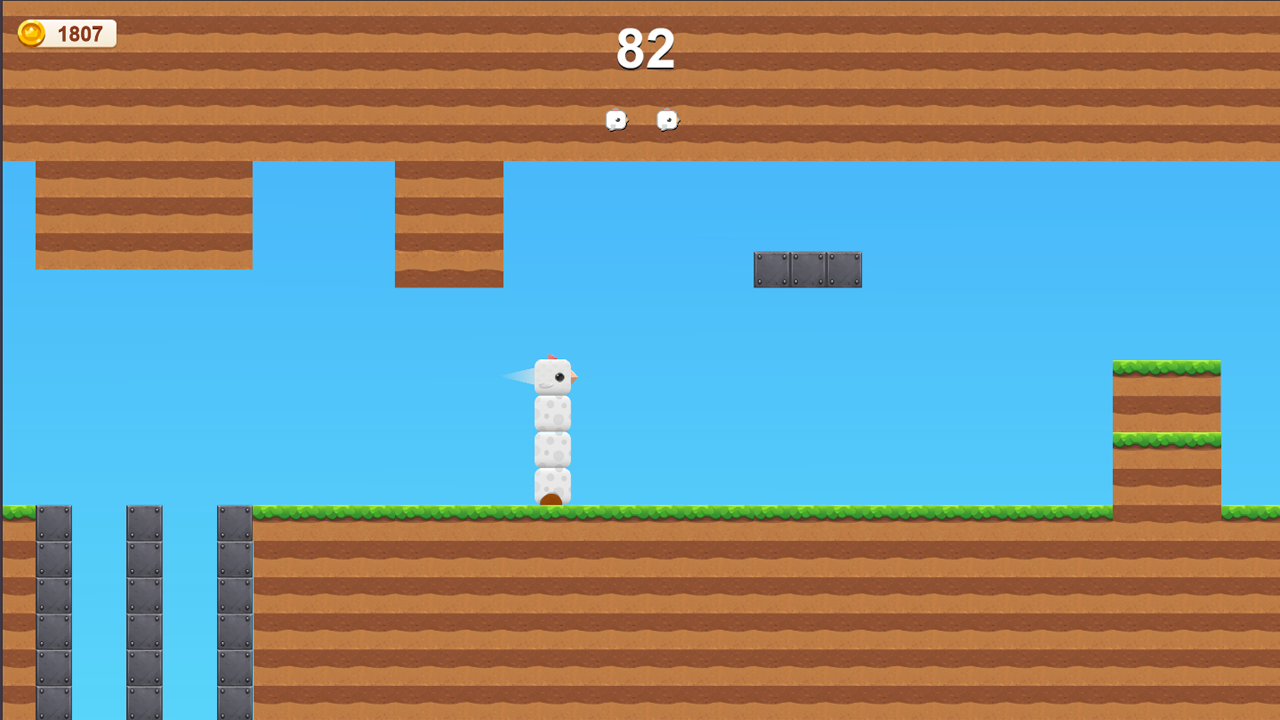Click the floating metal platform
Viewport: 1280px width, 720px height.
coord(806,268)
